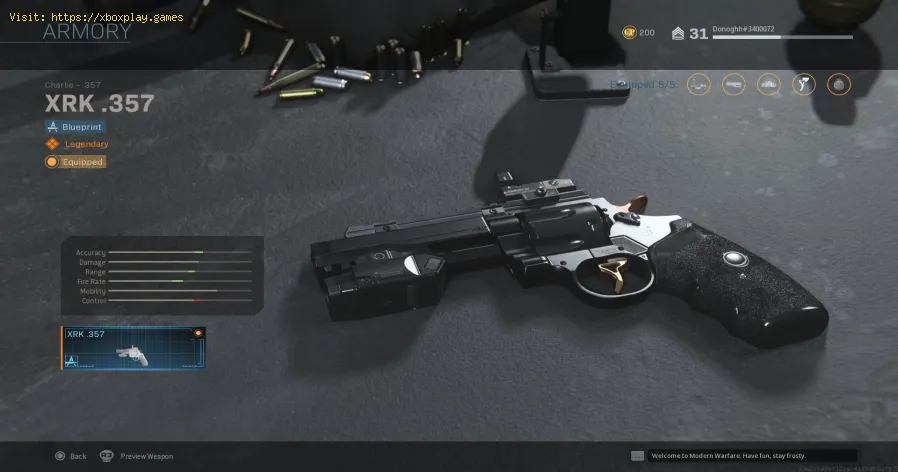Choose the Y-shaped perk attachment icon
This screenshot has width=898, height=472.
tap(804, 85)
